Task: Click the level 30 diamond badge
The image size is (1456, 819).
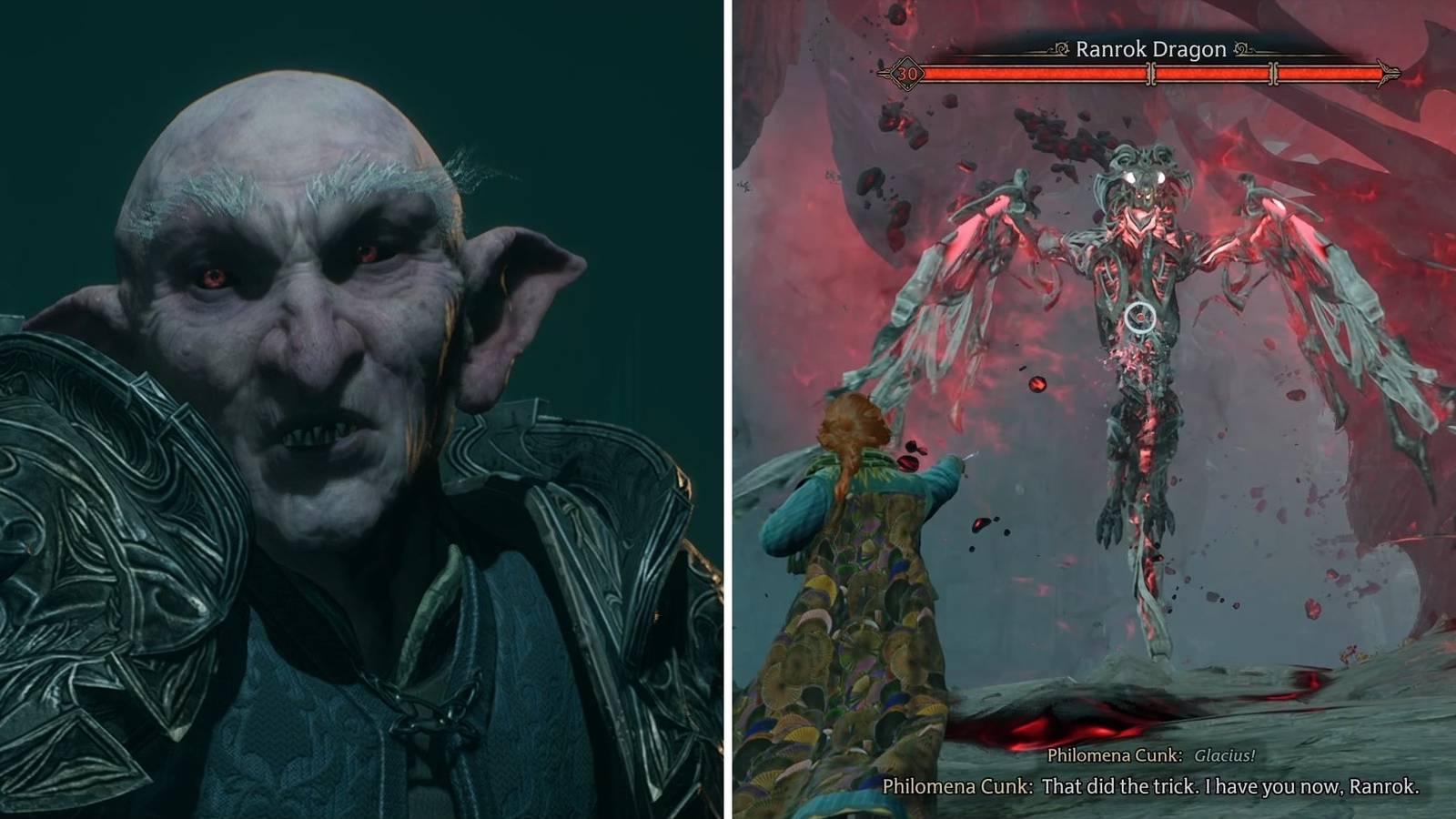Action: 906,73
